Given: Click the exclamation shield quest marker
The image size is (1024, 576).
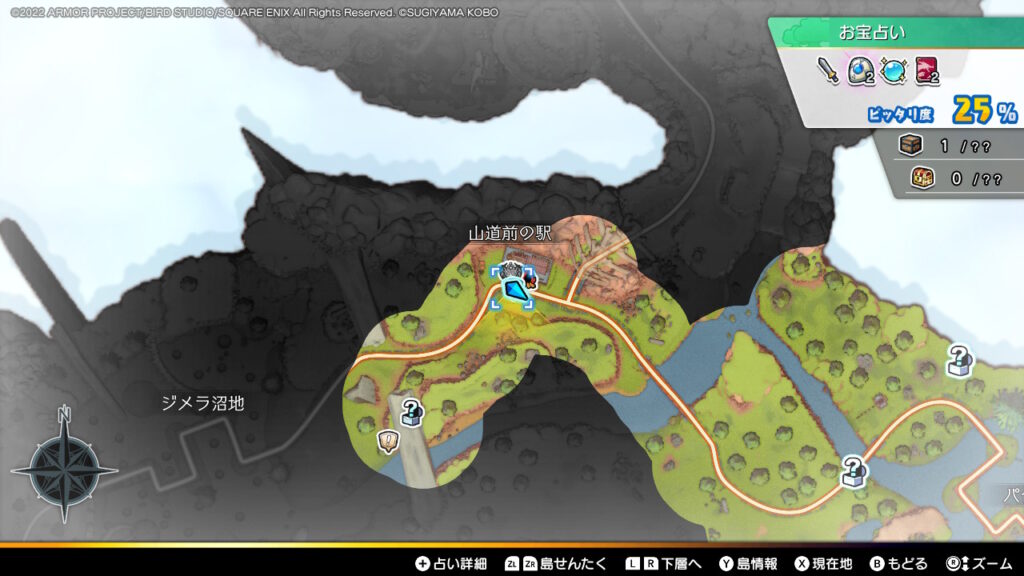Looking at the screenshot, I should pos(388,440).
